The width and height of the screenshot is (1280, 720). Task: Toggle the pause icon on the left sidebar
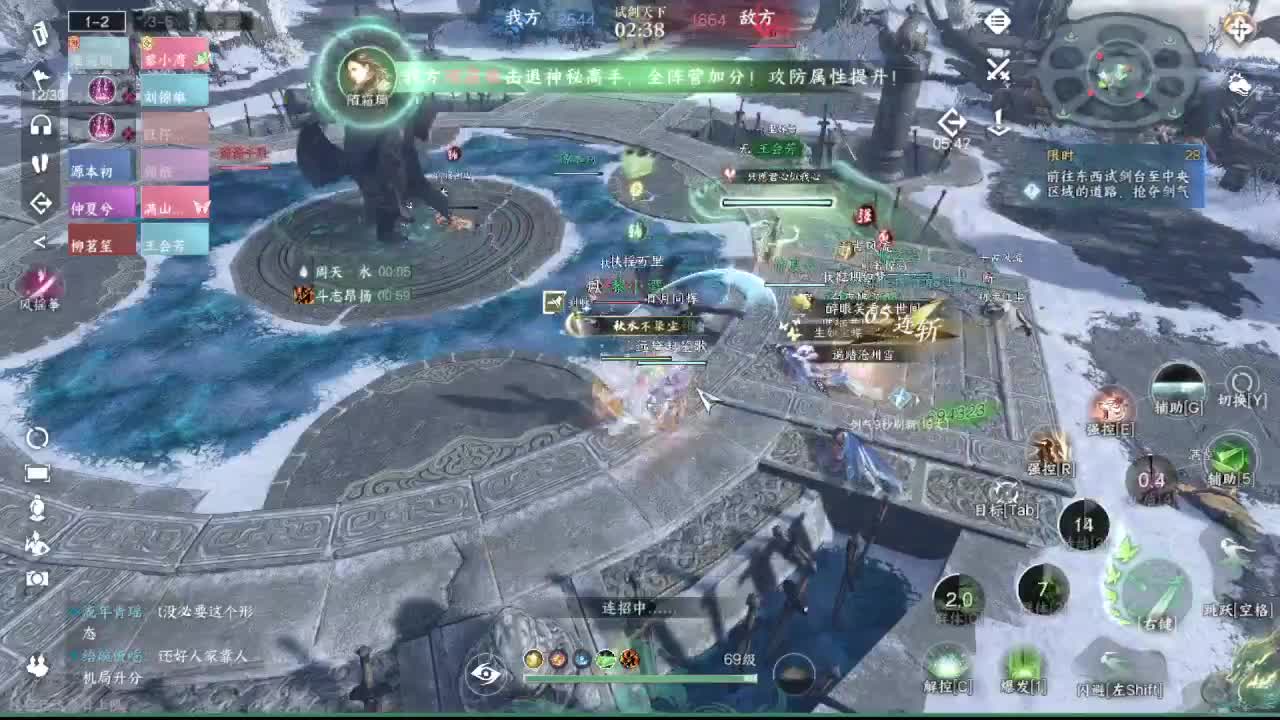38,164
